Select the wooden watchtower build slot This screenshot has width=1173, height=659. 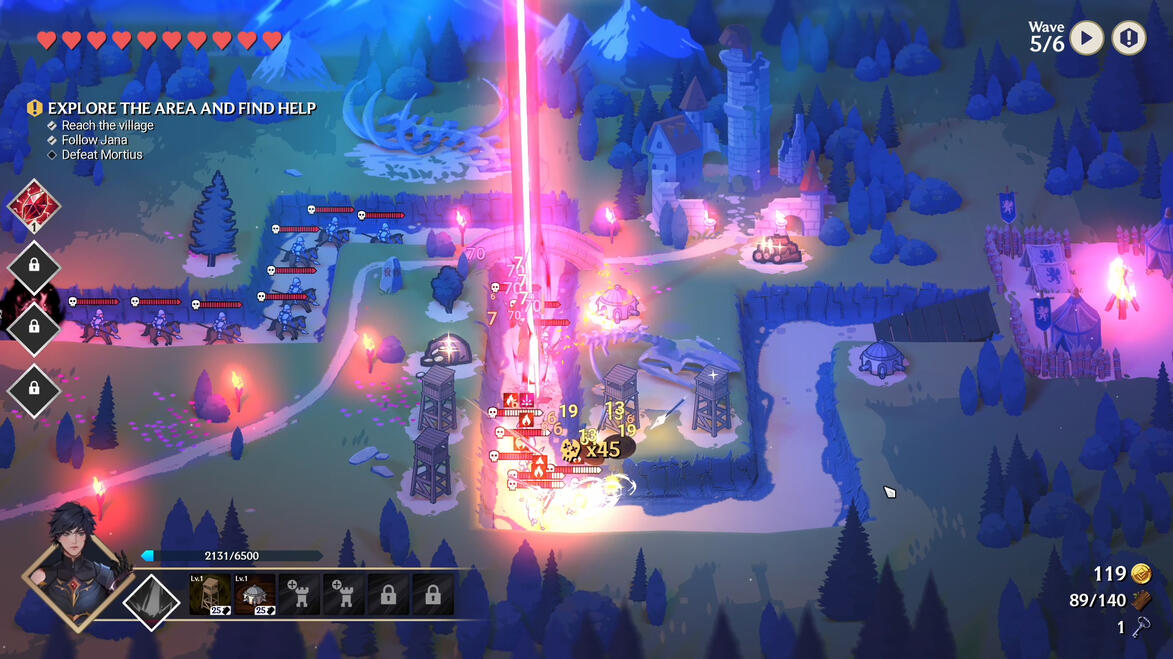(210, 595)
